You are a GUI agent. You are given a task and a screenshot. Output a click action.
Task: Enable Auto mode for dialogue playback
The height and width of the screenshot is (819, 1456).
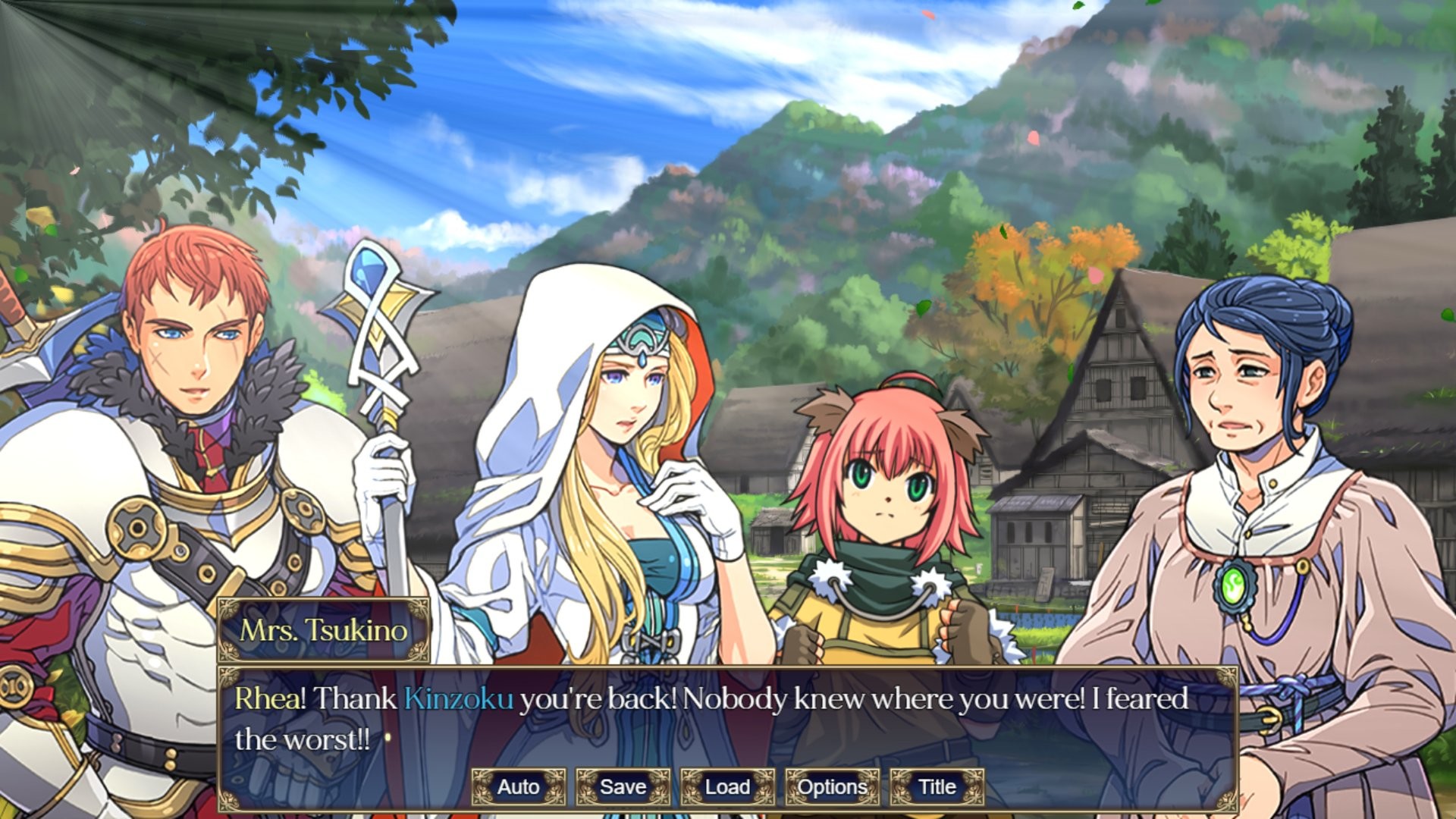click(519, 787)
